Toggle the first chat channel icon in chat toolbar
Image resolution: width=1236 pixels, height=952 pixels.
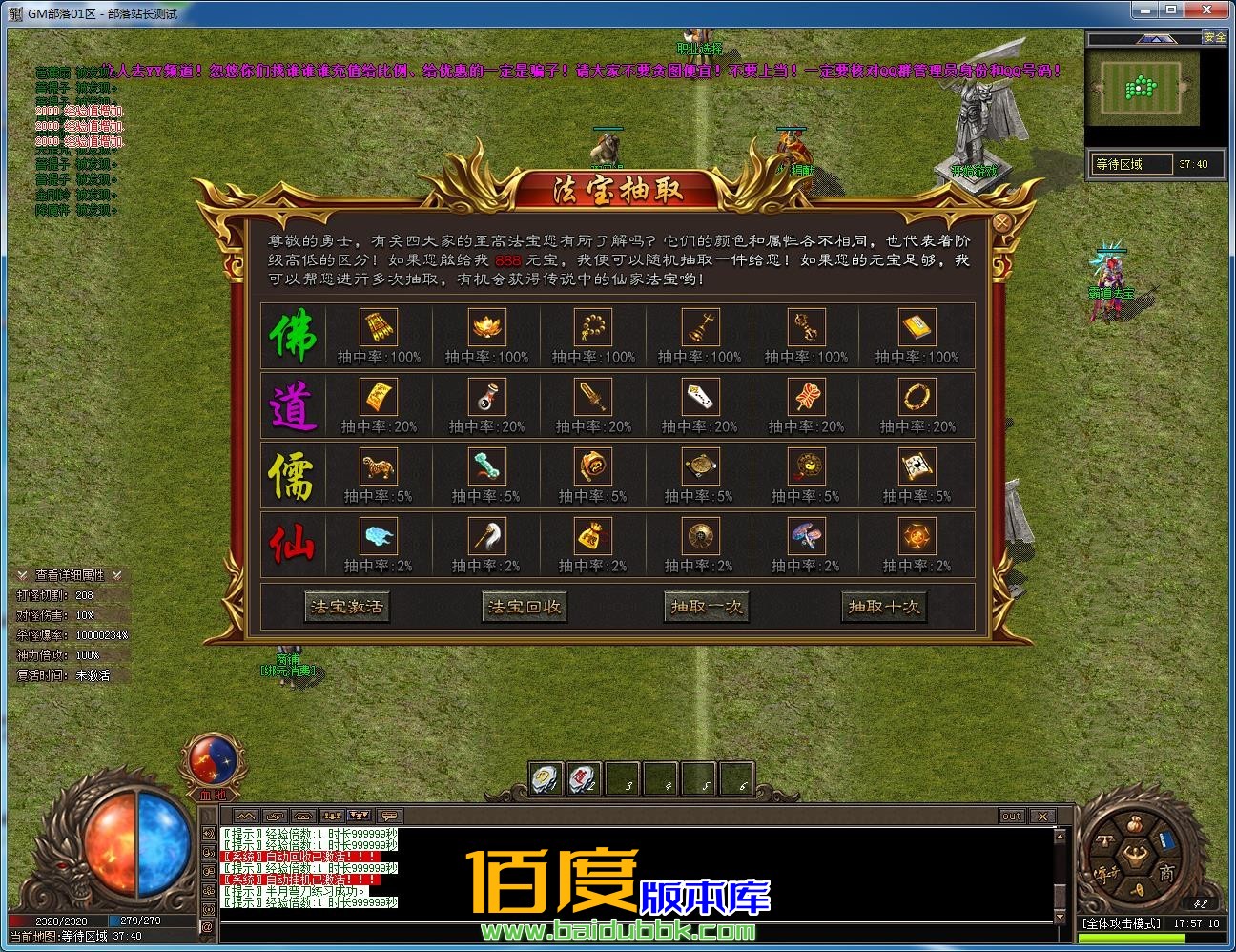(246, 816)
